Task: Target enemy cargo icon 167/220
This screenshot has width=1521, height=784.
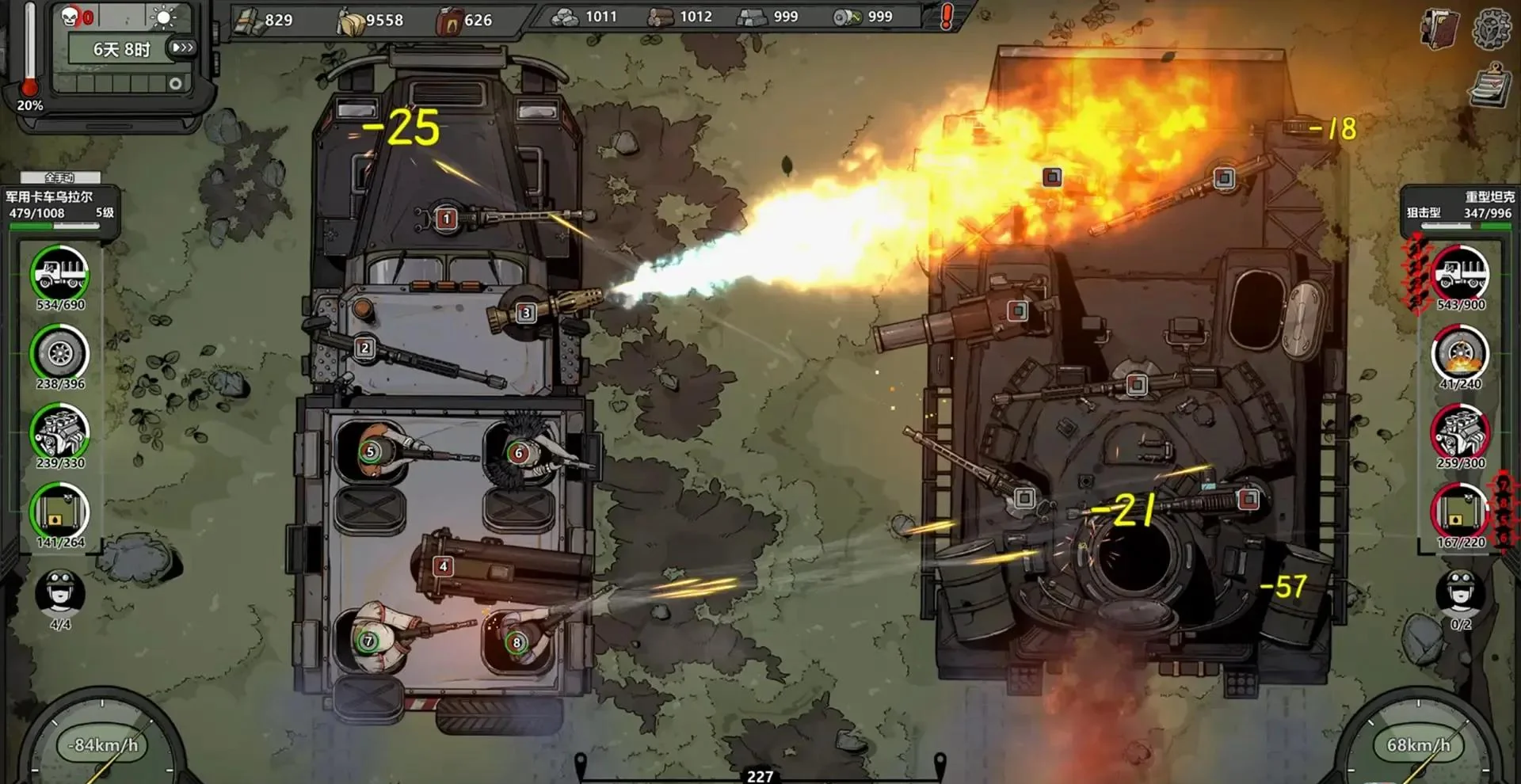Action: coord(1461,512)
